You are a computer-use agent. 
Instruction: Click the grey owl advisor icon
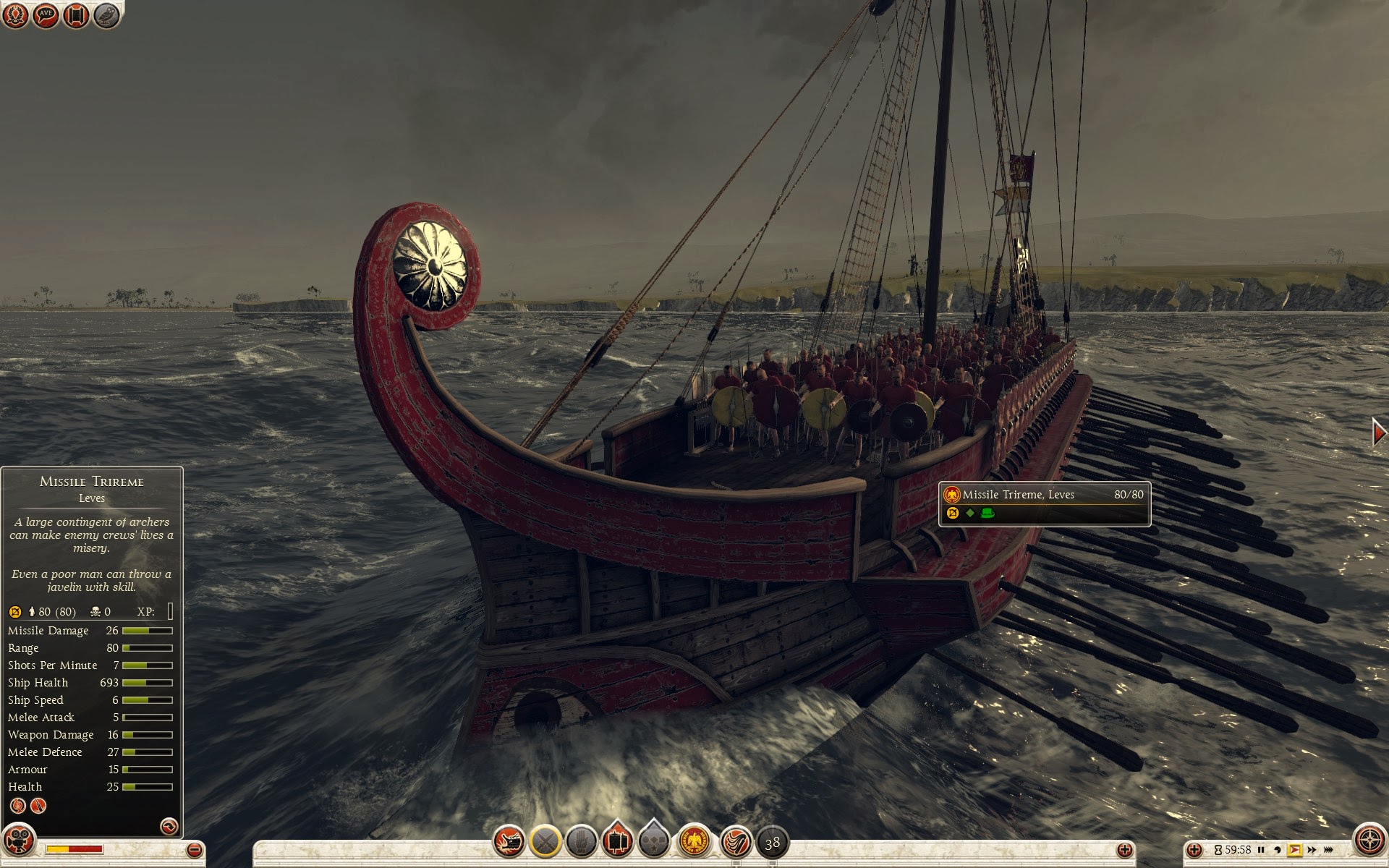[106, 14]
